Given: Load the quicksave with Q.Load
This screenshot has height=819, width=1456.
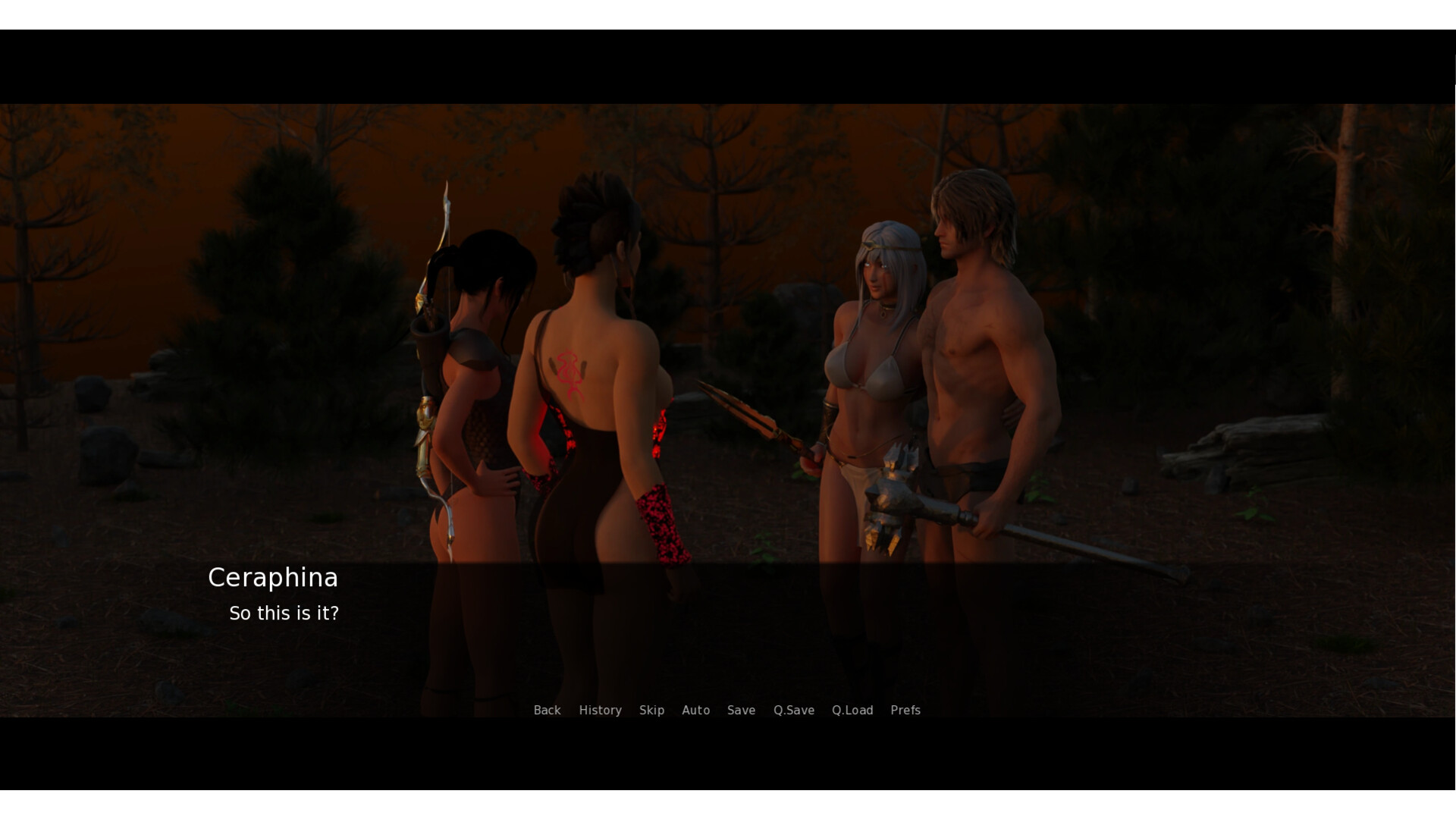Looking at the screenshot, I should tap(852, 711).
